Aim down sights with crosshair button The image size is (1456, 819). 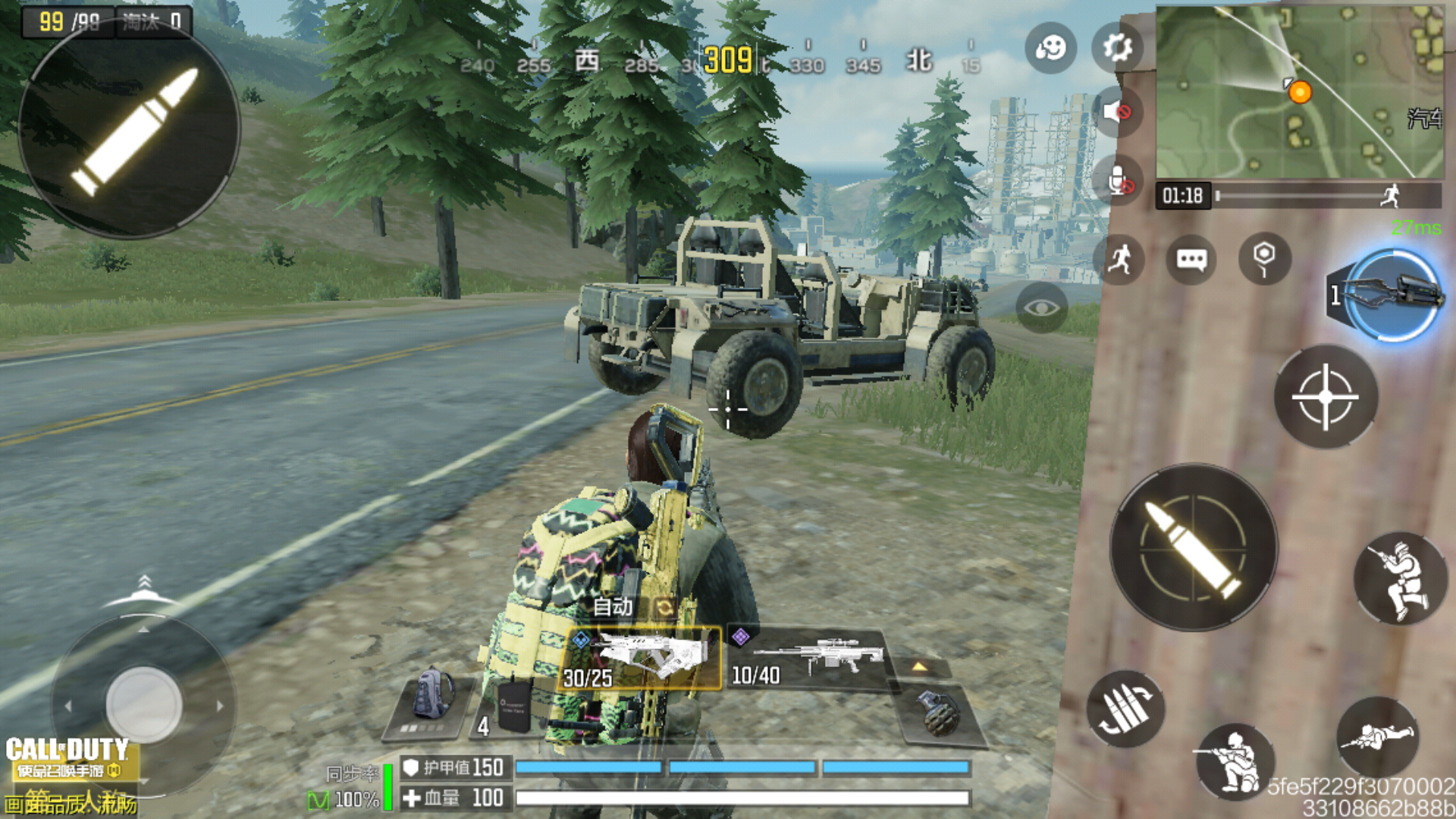[x=1325, y=397]
